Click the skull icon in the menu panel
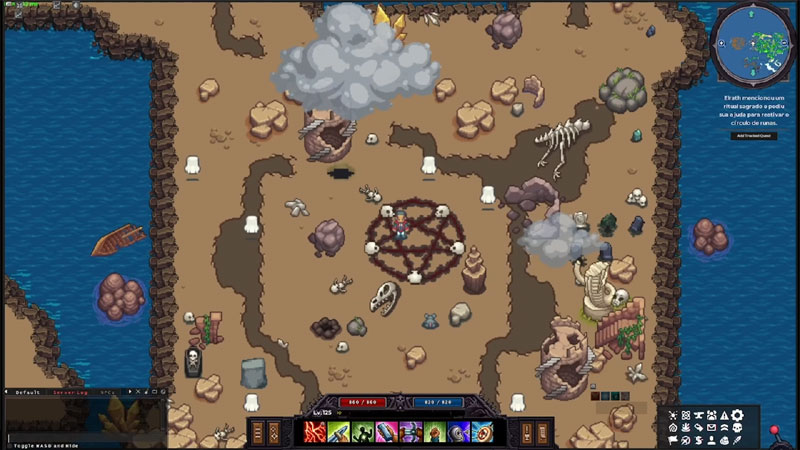800x450 pixels. (737, 427)
